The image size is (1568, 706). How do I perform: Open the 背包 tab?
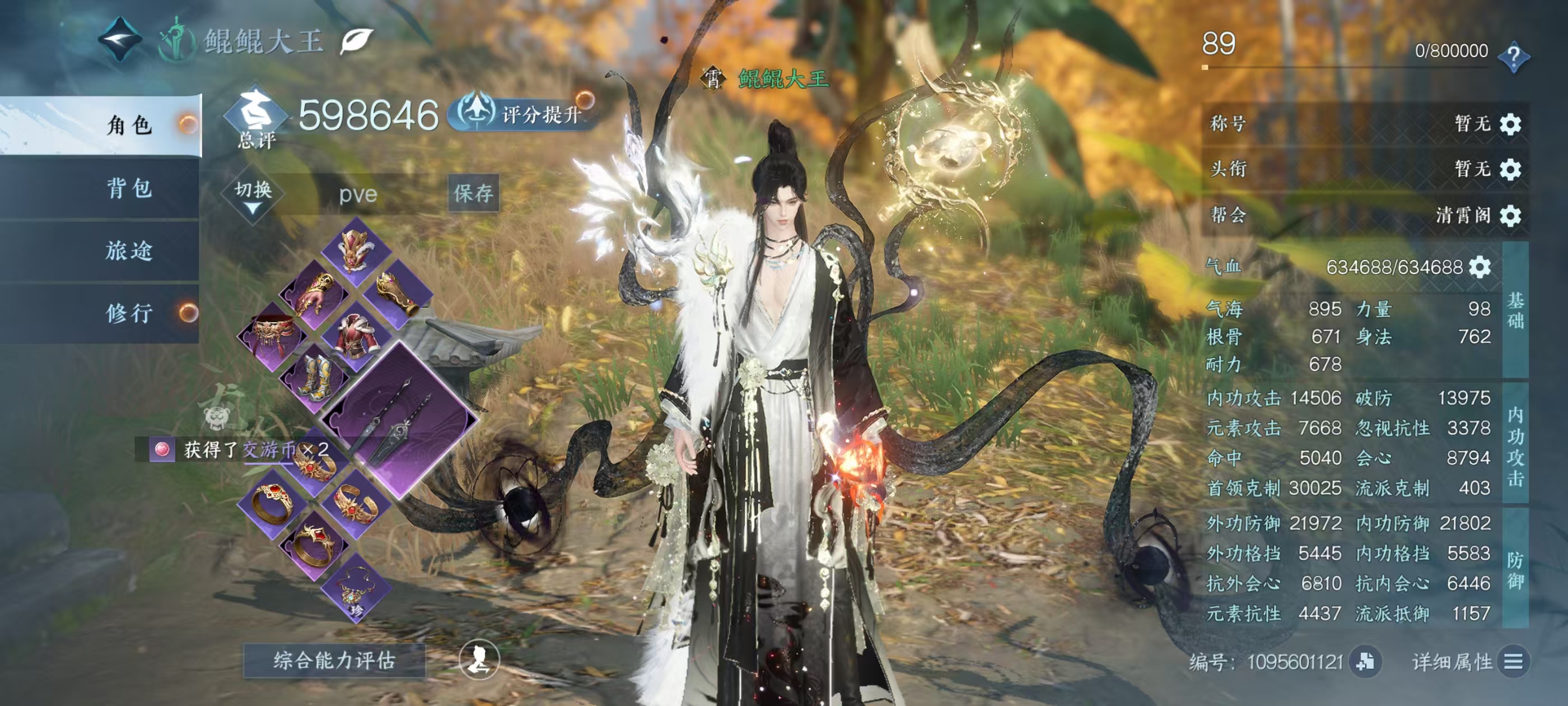coord(129,188)
